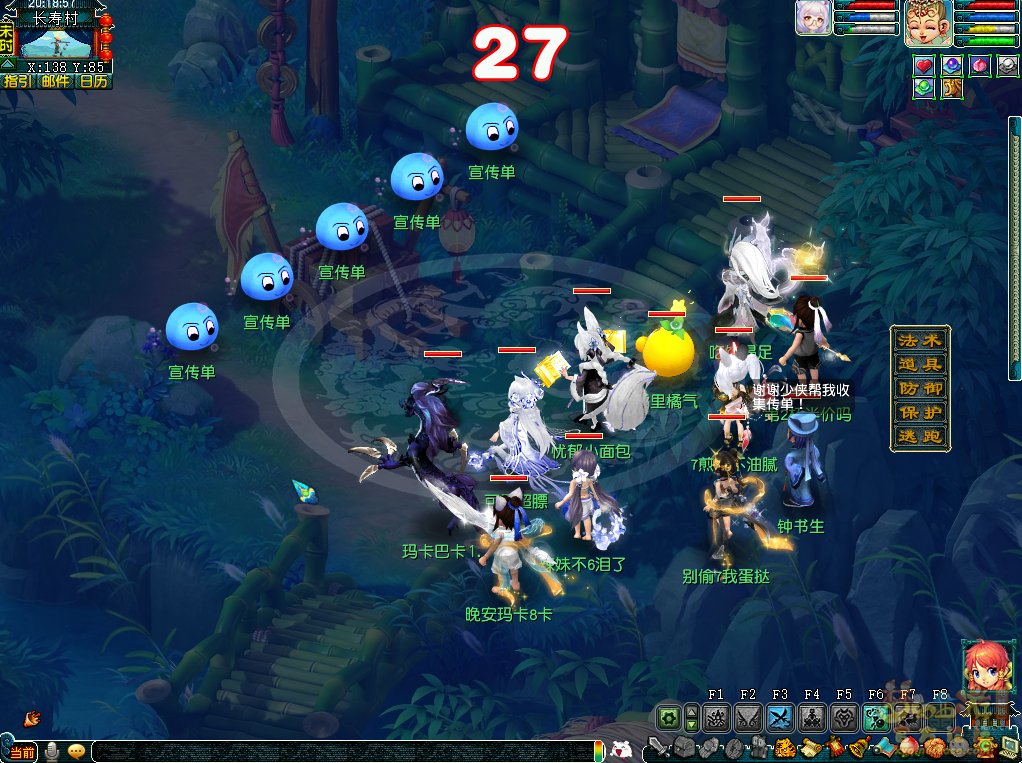
Task: Open the green gear hotbar settings
Action: (x=669, y=717)
